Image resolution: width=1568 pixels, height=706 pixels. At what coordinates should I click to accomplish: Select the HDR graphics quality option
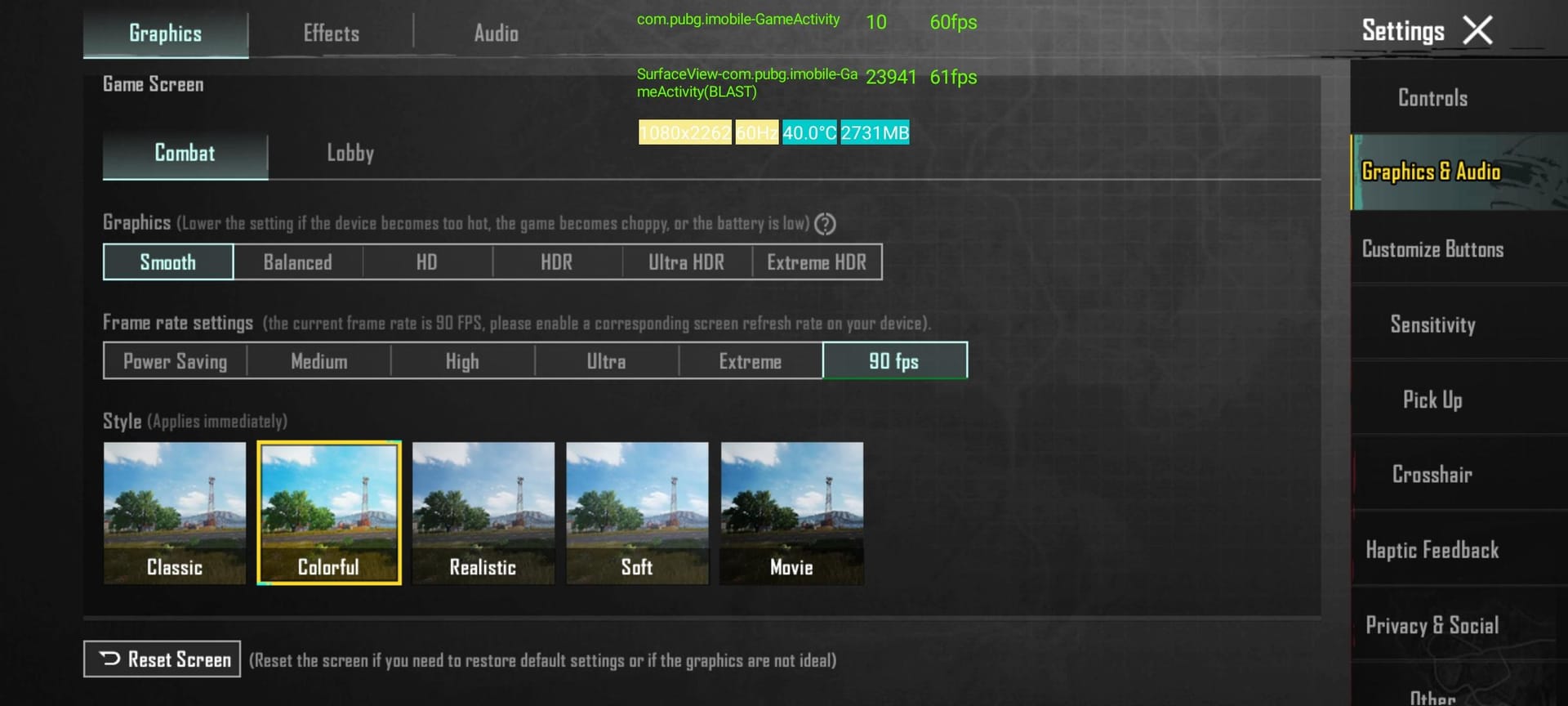click(557, 261)
